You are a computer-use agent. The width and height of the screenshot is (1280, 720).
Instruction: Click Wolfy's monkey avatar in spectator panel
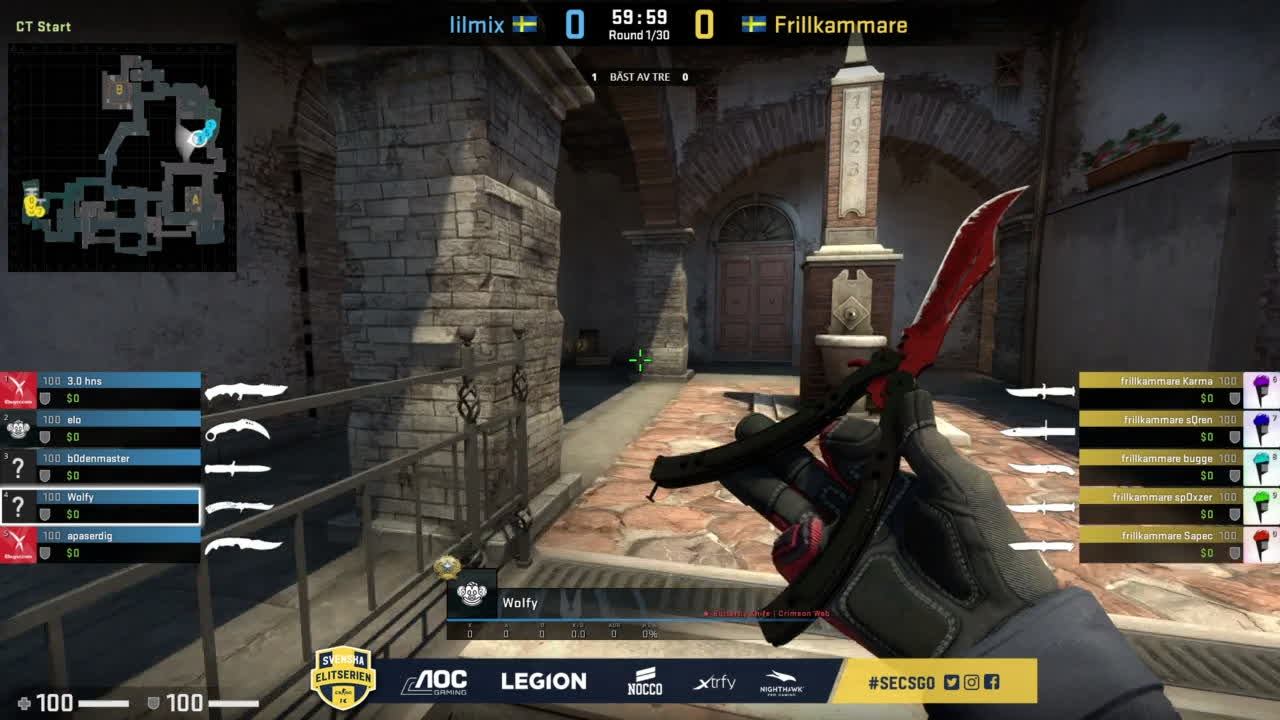point(471,595)
